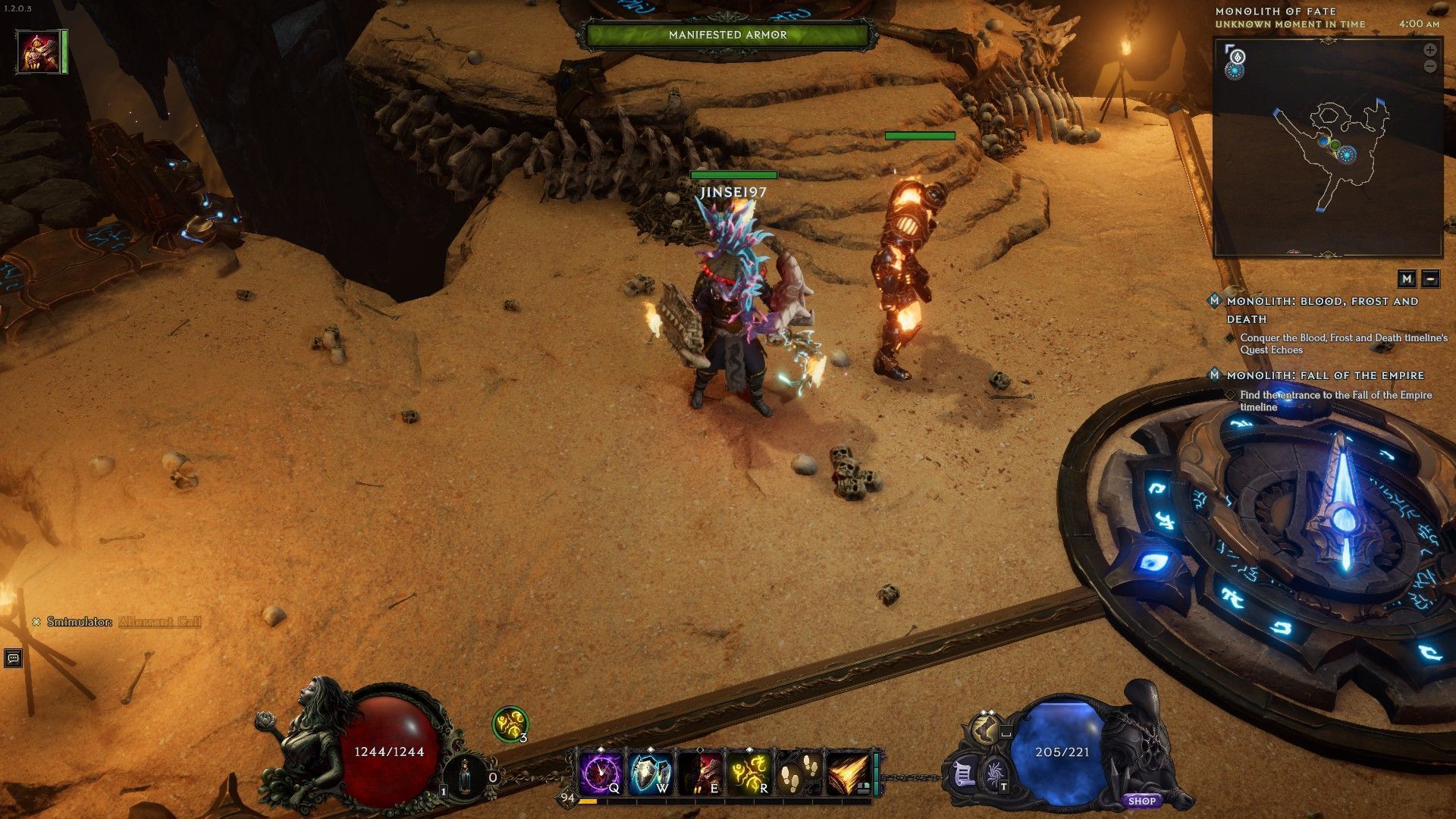This screenshot has width=1456, height=819.
Task: Open the full map with M button
Action: [1407, 278]
